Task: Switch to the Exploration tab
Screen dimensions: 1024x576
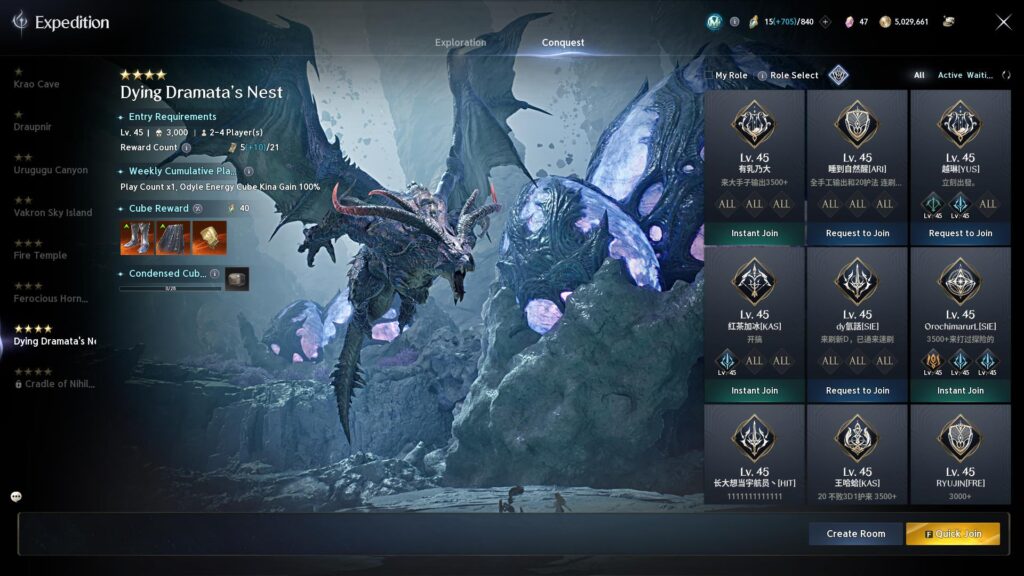Action: [460, 43]
